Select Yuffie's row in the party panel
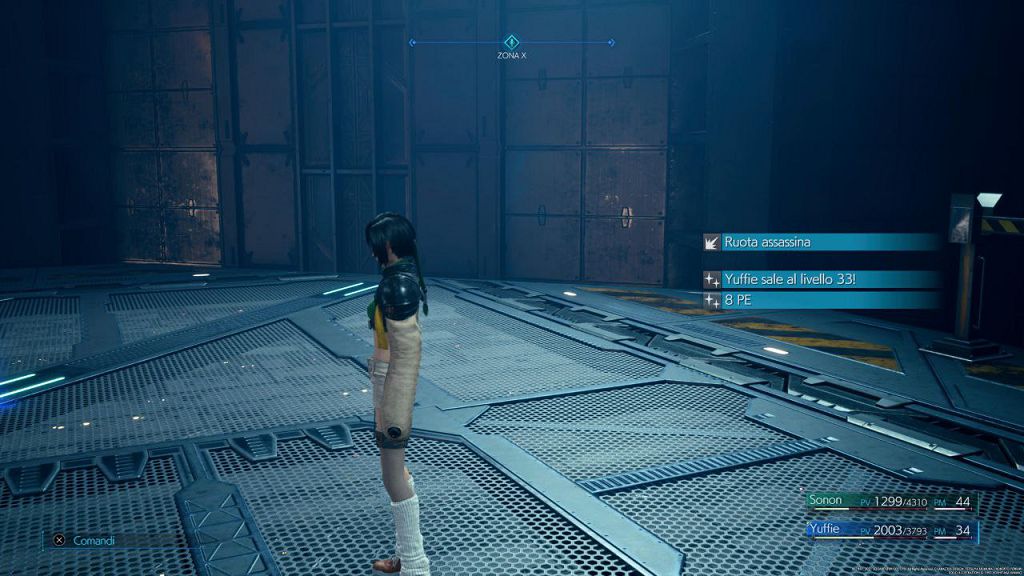The width and height of the screenshot is (1024, 576). (890, 530)
